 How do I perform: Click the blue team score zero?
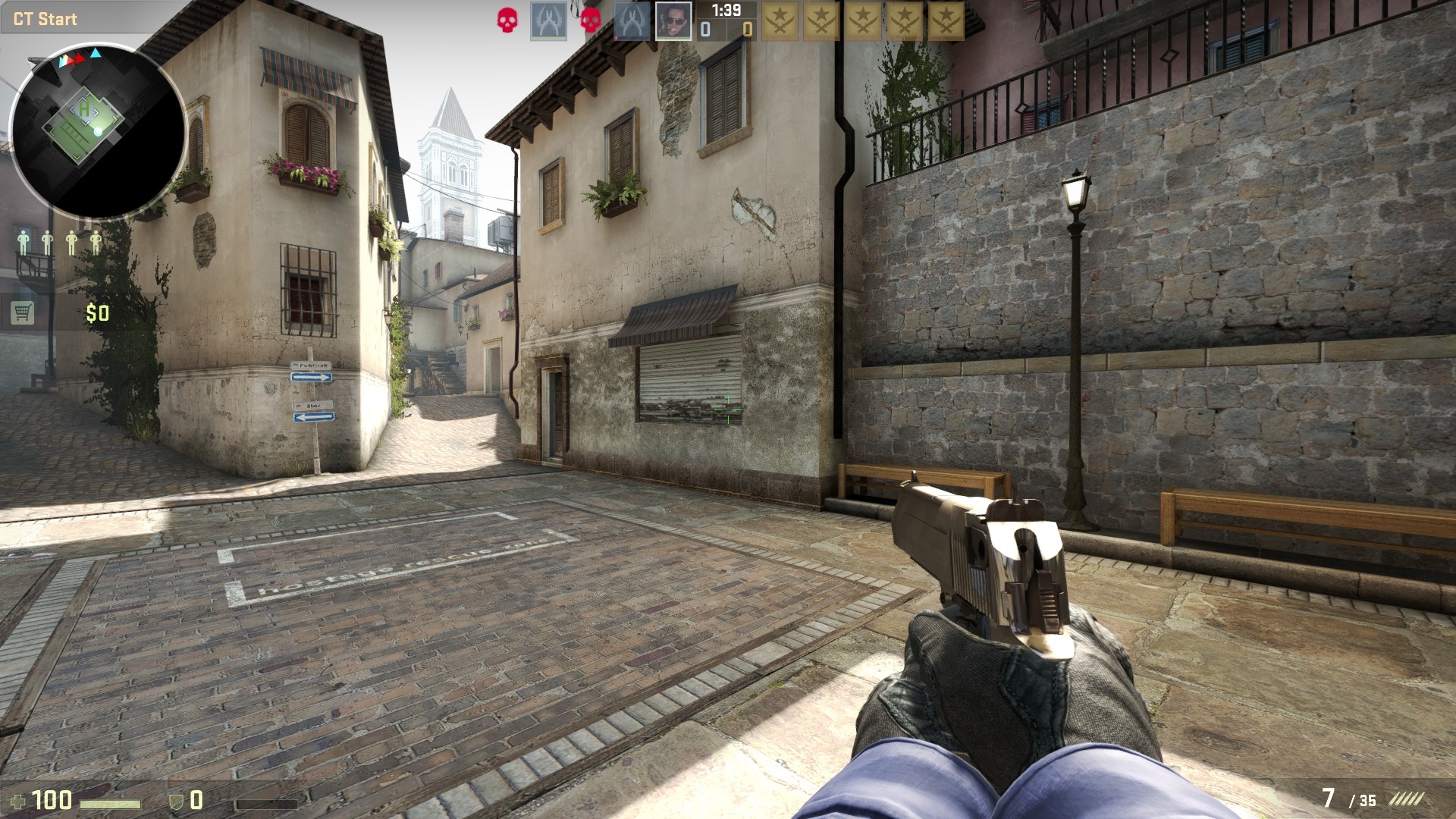705,29
